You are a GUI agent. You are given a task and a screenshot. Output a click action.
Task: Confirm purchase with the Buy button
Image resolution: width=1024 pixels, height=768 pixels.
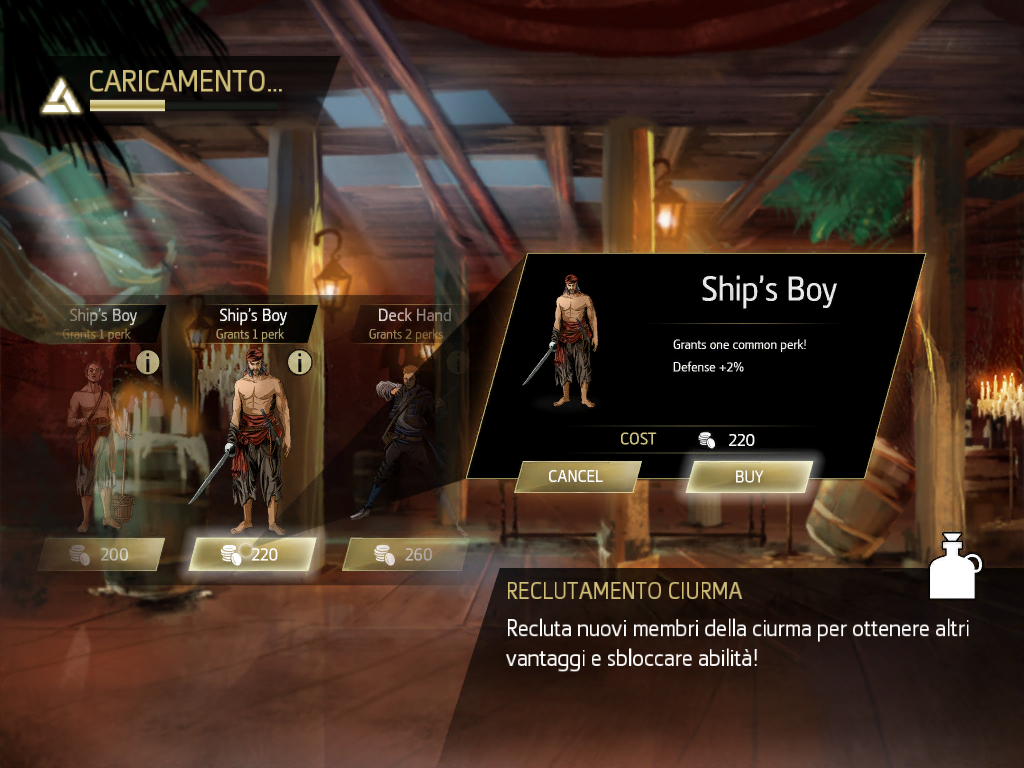click(748, 477)
